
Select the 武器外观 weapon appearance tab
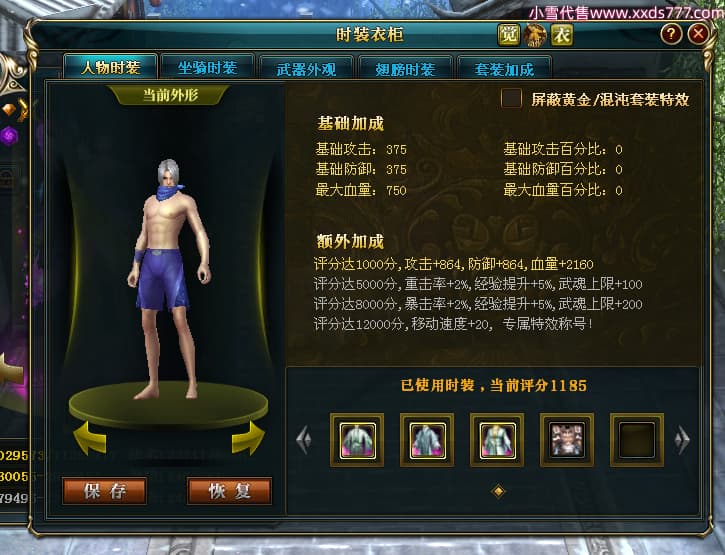[x=305, y=69]
